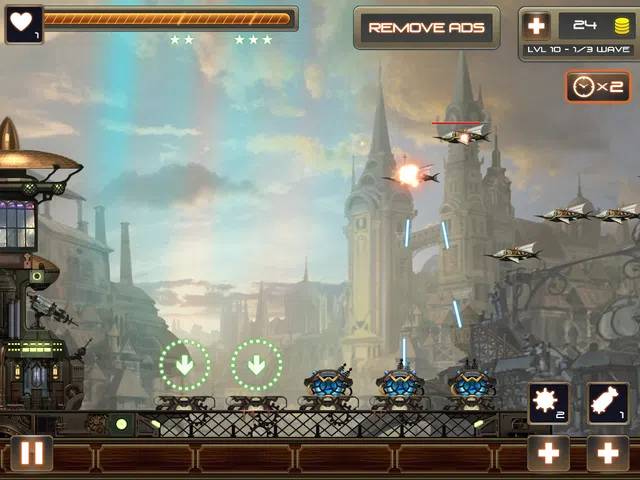Buy more coins with the plus button

click(538, 26)
